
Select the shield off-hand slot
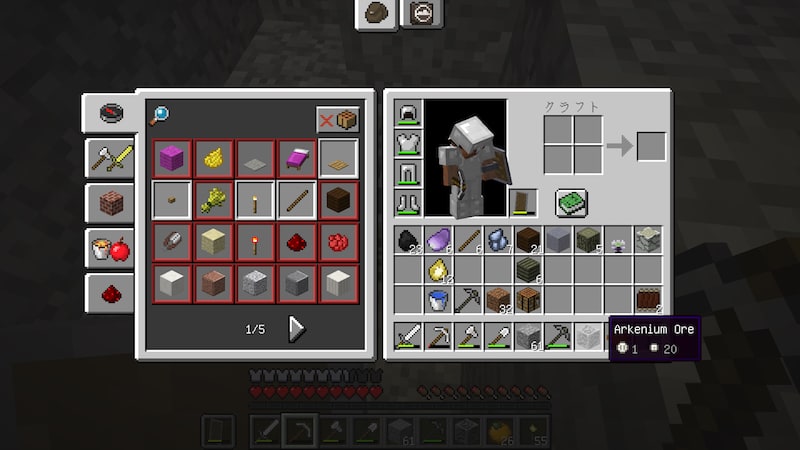click(x=523, y=202)
